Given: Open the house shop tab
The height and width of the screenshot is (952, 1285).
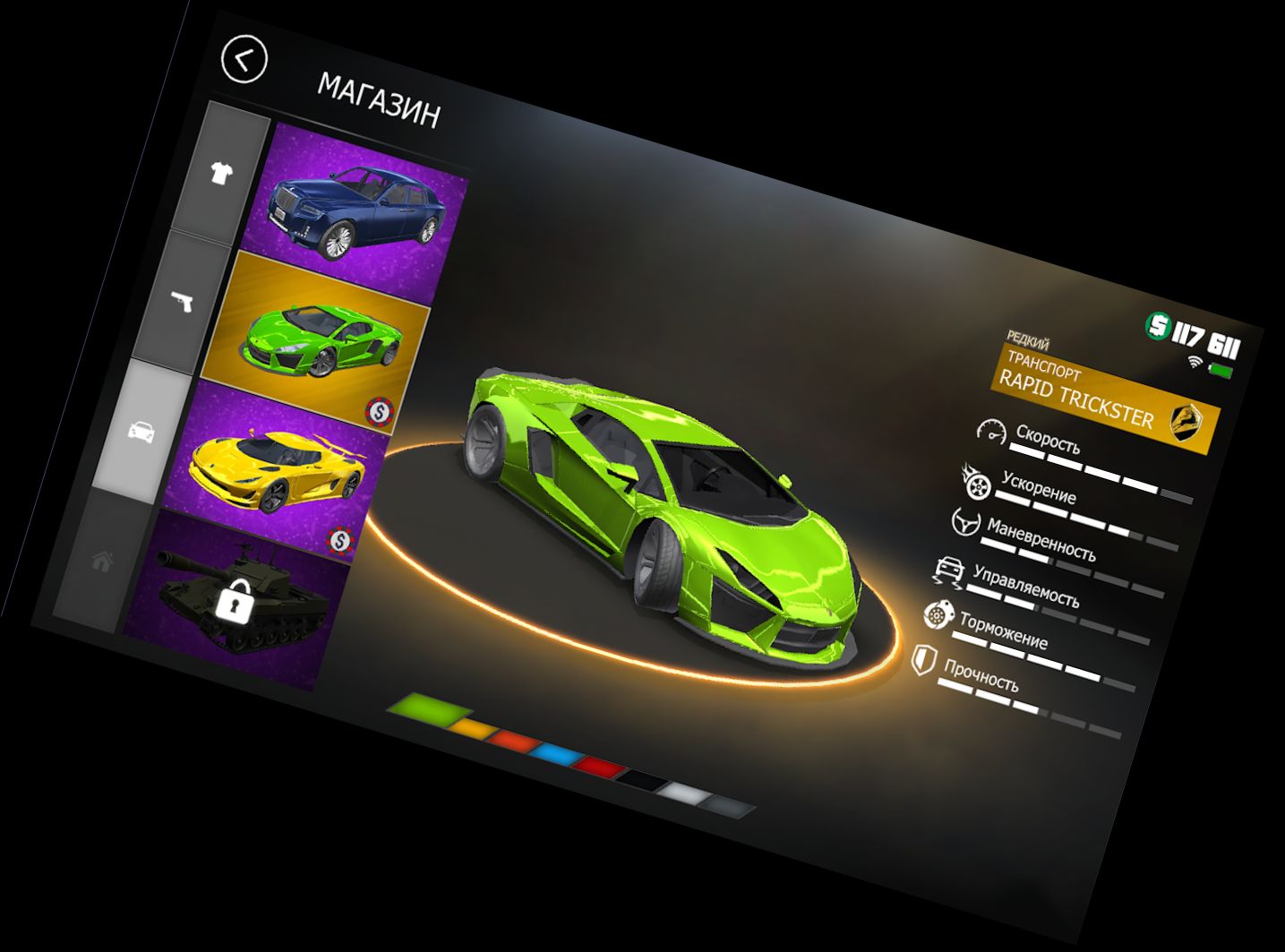Looking at the screenshot, I should 102,562.
